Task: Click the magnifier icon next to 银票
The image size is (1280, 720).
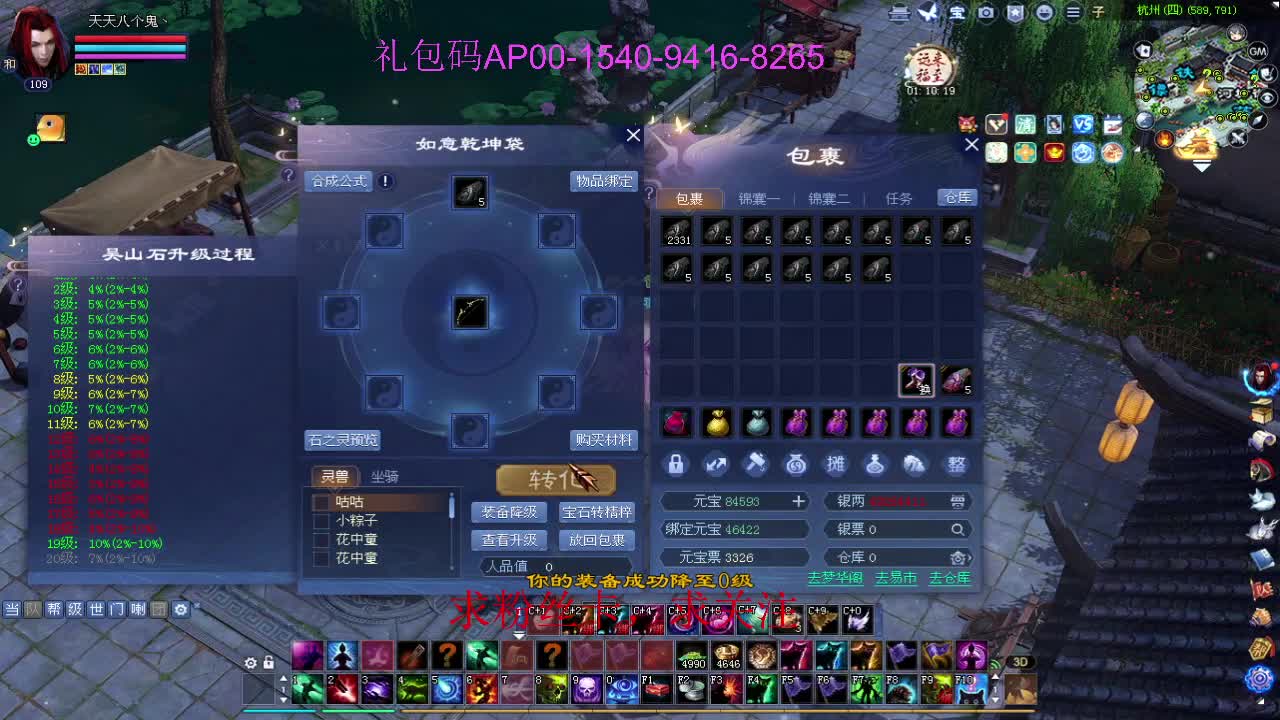Action: (956, 529)
